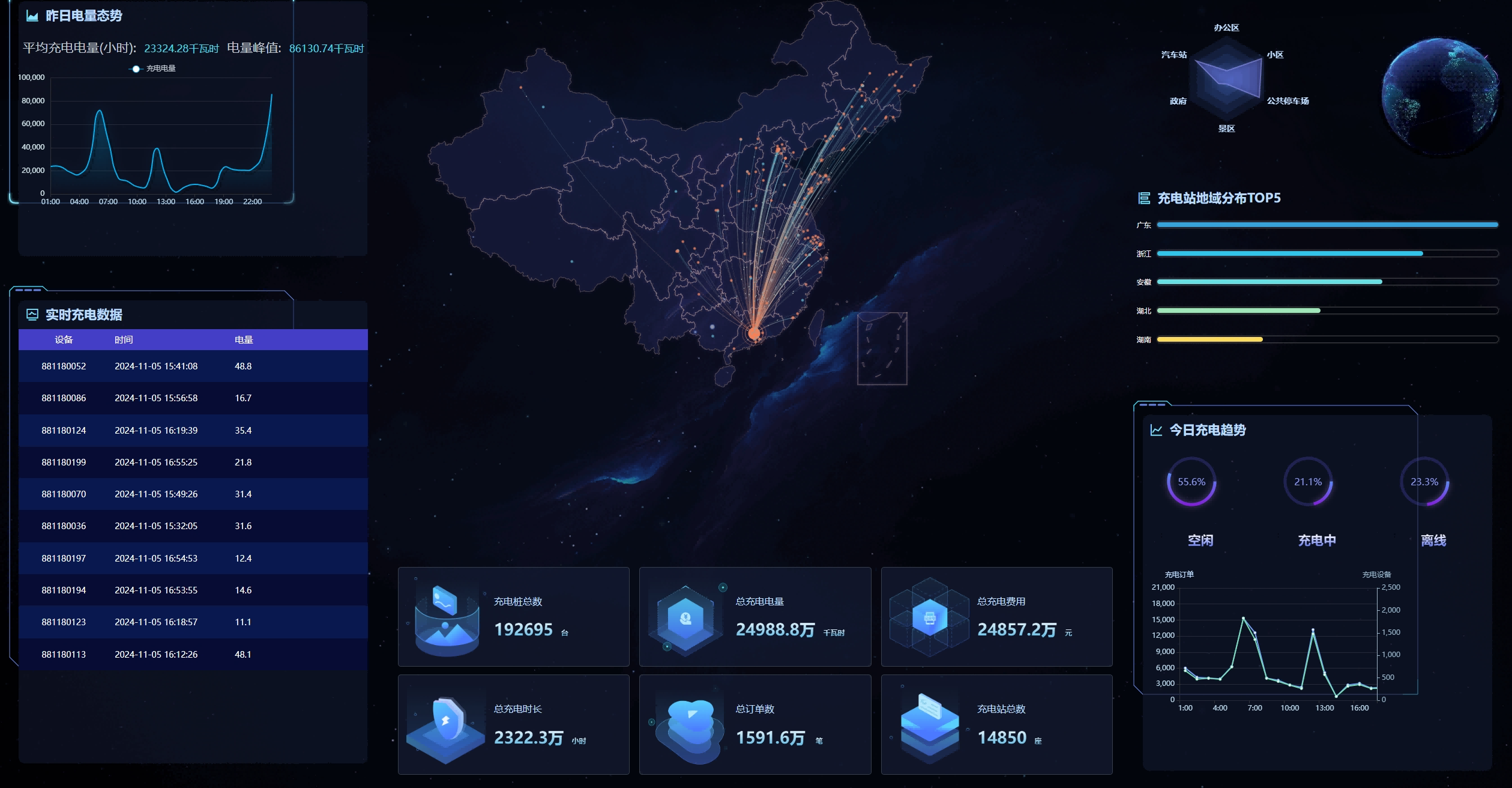Select the 总充电费用 stat card

996,616
